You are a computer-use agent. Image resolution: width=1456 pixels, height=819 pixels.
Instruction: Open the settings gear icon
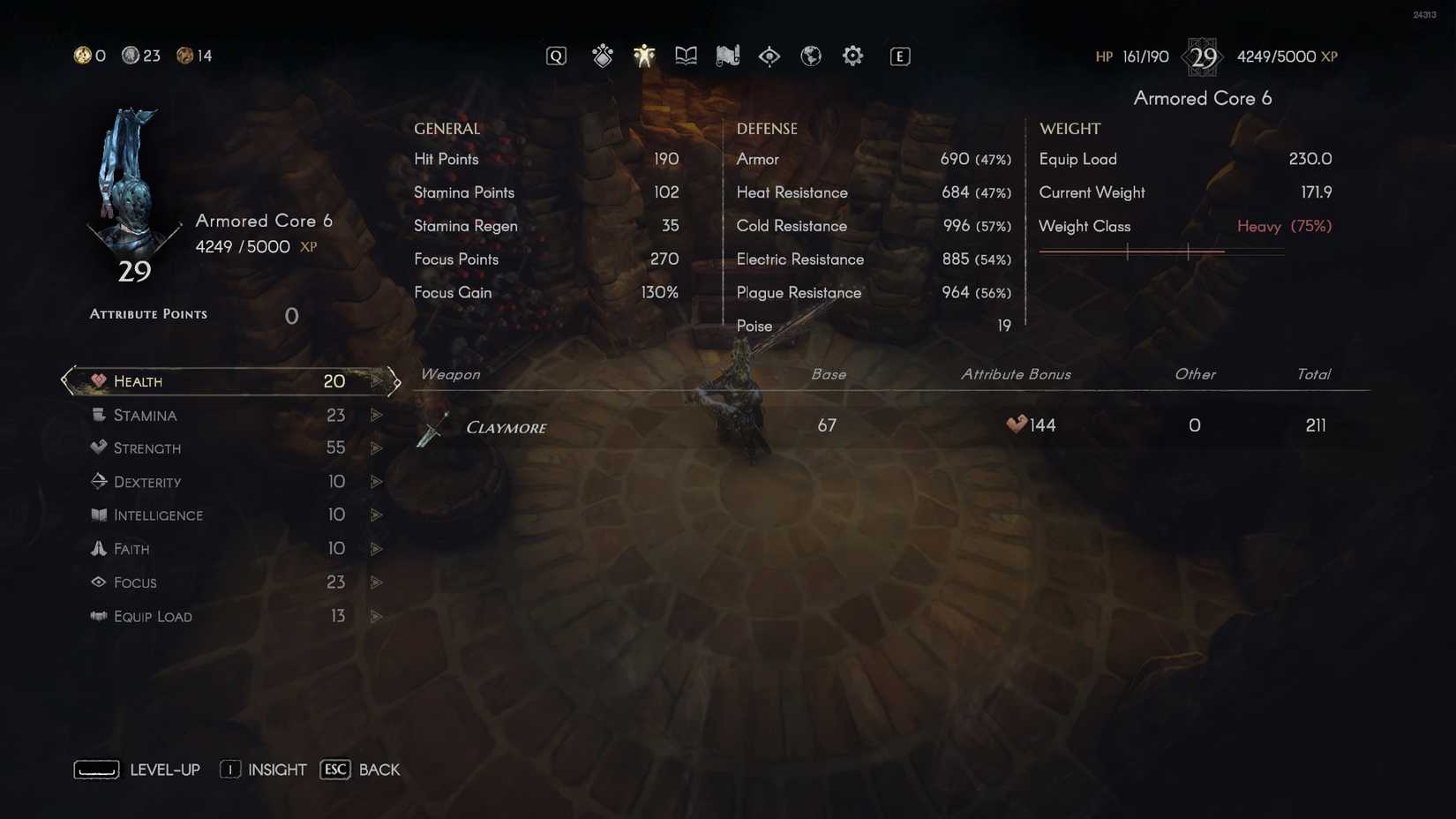(x=852, y=55)
